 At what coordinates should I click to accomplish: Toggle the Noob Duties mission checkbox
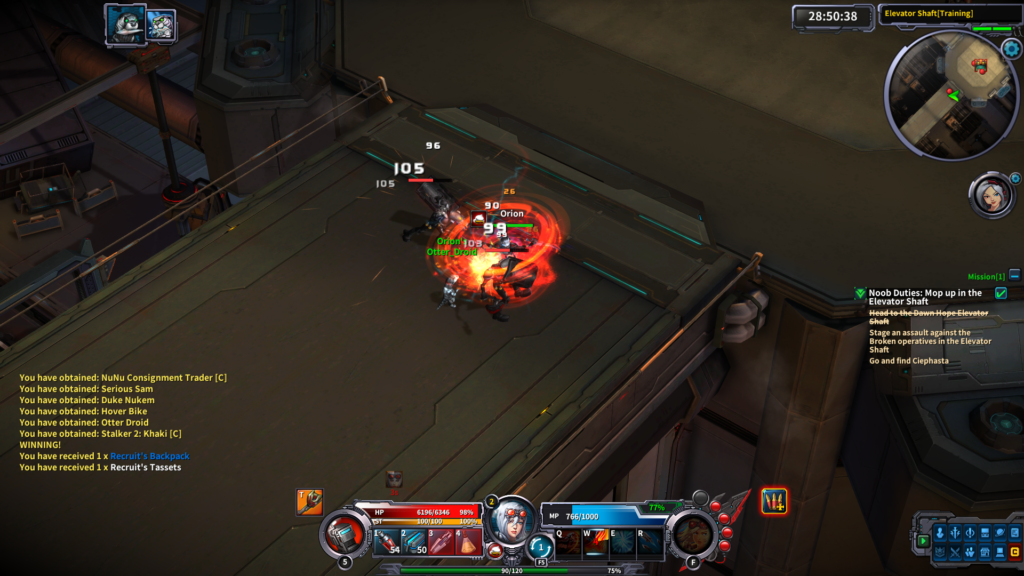[x=1001, y=293]
